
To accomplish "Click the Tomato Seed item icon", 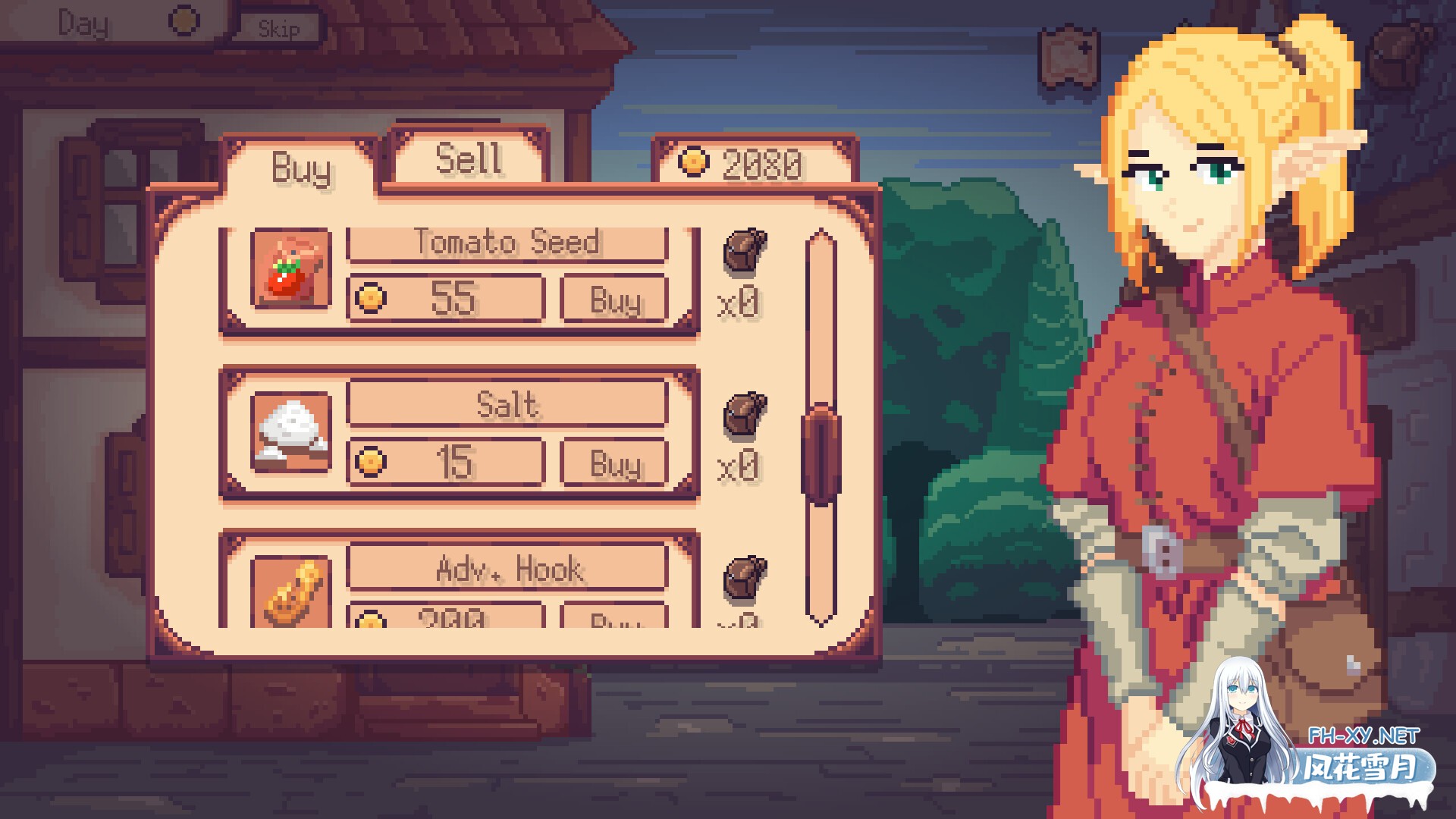I will click(x=291, y=269).
